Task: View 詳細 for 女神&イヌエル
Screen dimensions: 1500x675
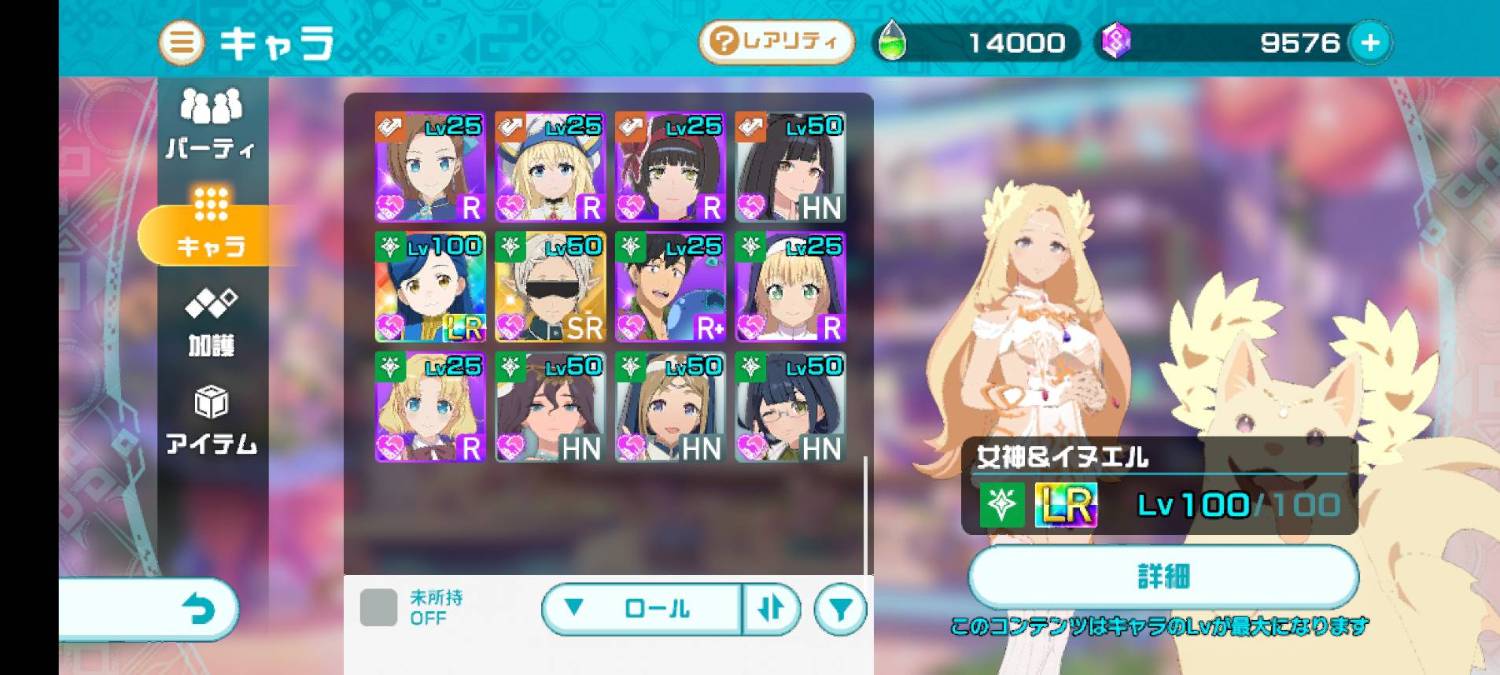Action: click(1163, 577)
